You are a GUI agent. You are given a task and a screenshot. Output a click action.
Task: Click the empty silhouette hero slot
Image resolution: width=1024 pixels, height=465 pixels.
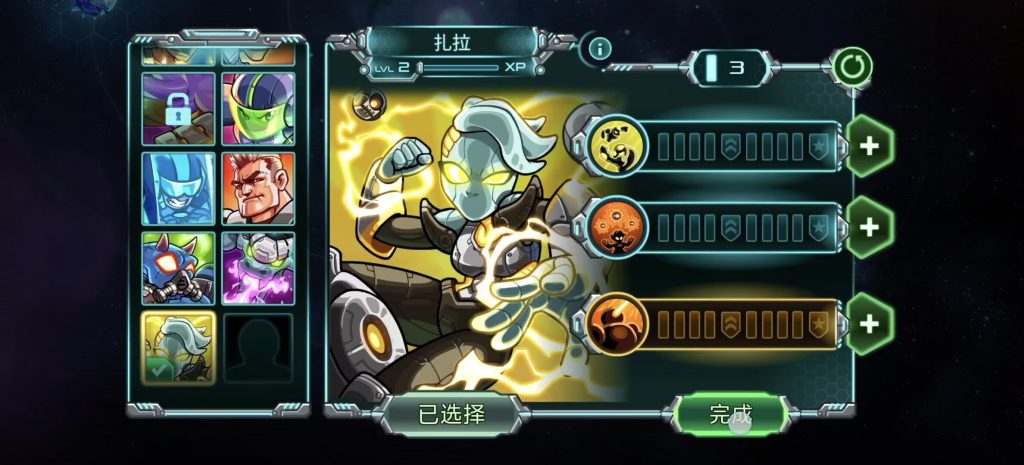(x=258, y=347)
